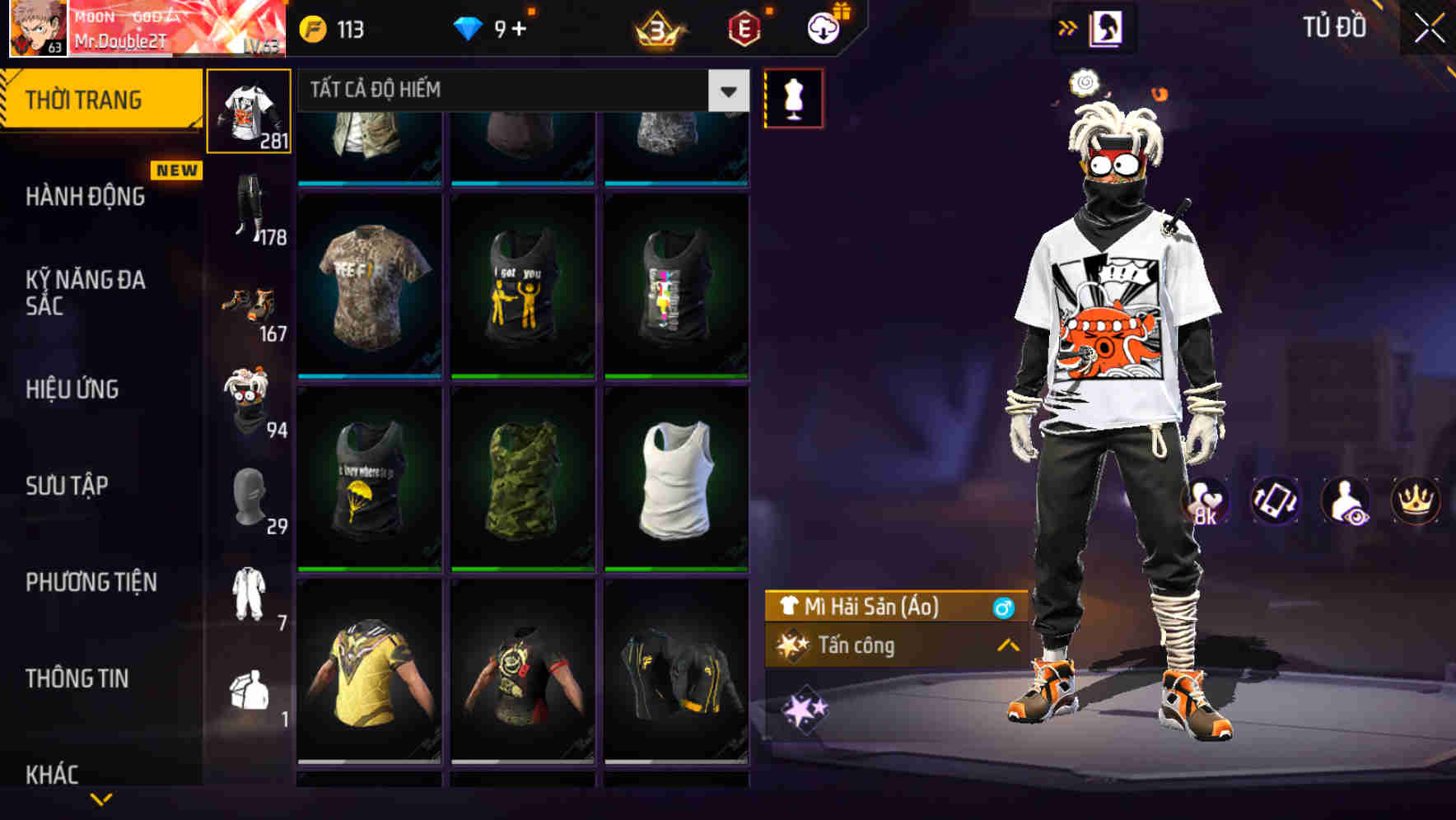Open the SƯU TẬP category
This screenshot has width=1456, height=820.
click(66, 486)
